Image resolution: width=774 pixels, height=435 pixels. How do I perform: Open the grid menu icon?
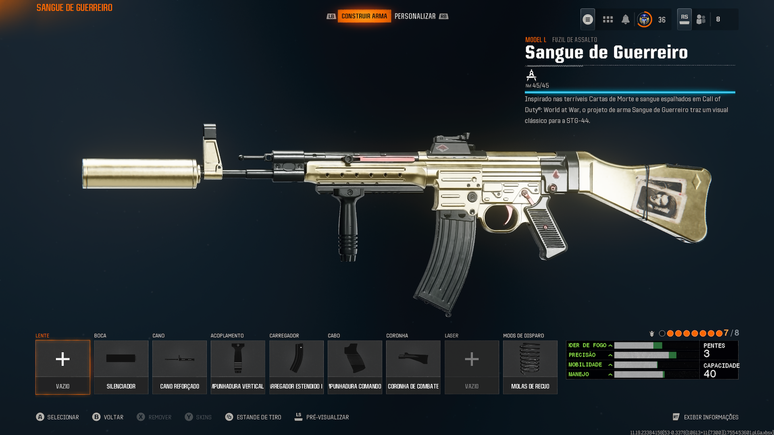click(607, 19)
